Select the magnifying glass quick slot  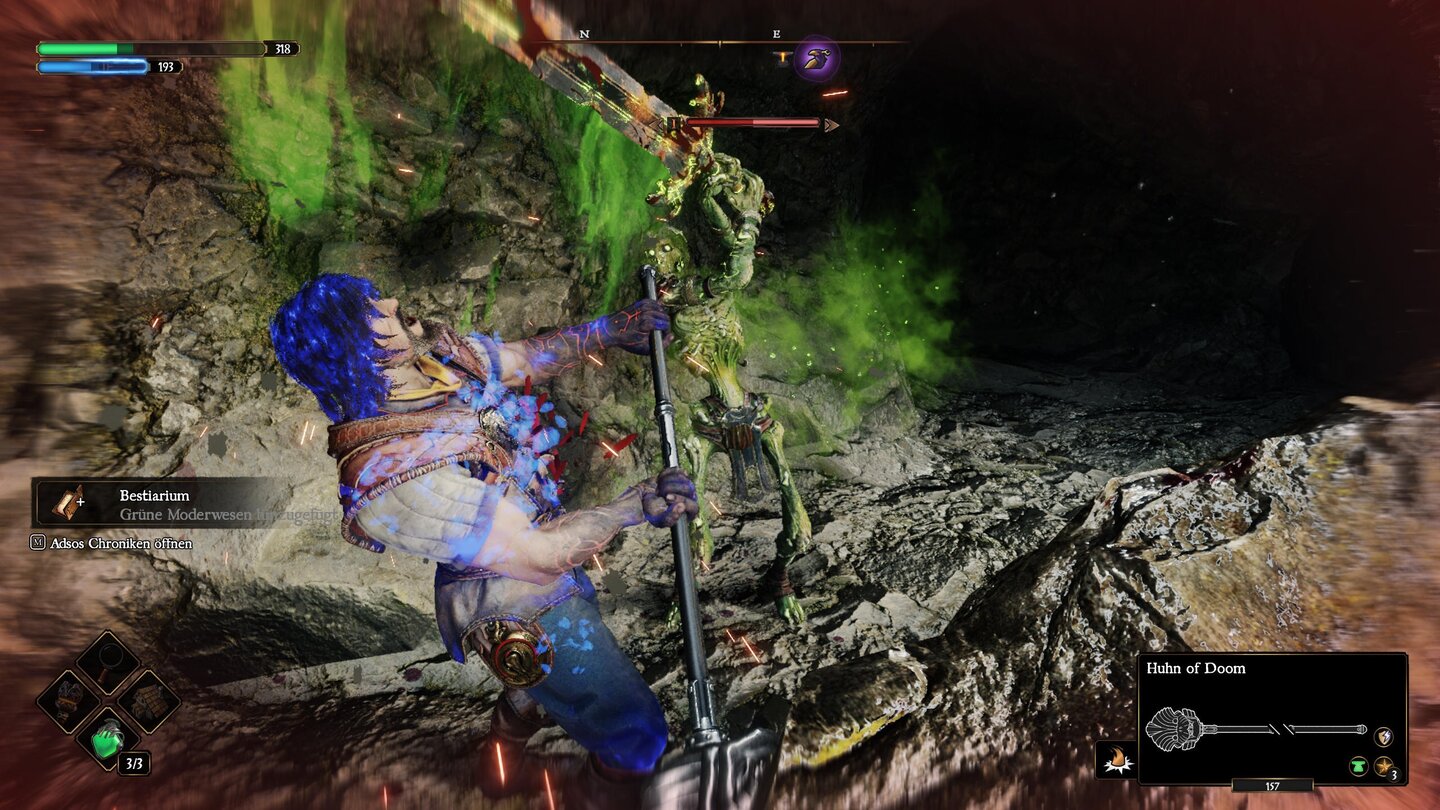pyautogui.click(x=108, y=661)
